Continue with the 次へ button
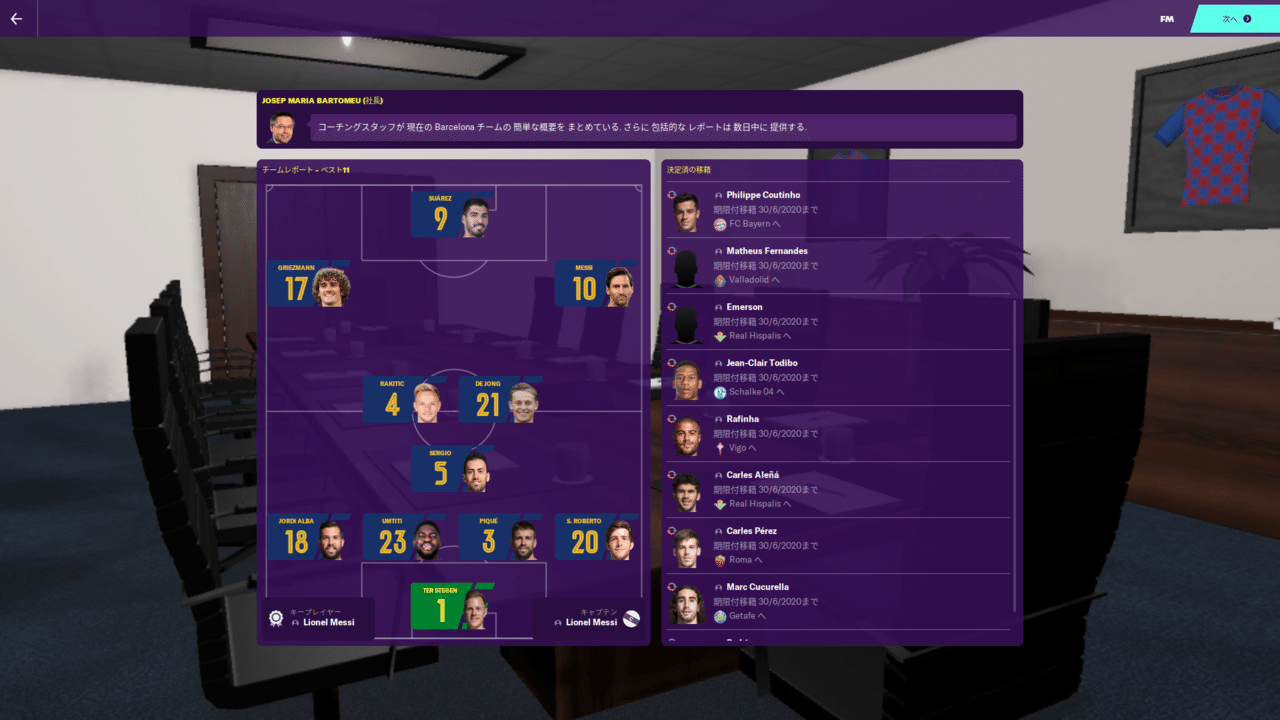The height and width of the screenshot is (720, 1280). coord(1235,18)
